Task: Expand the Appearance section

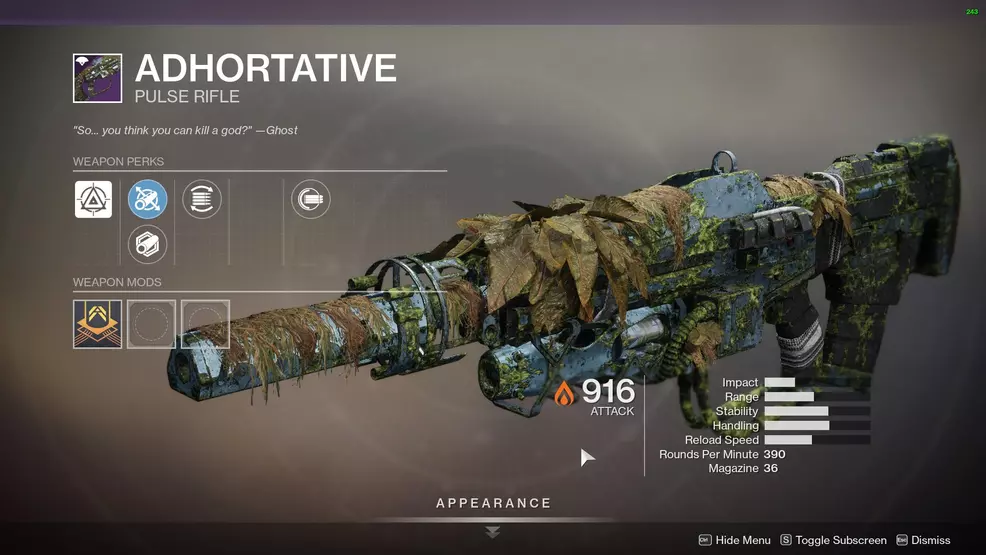Action: click(493, 504)
